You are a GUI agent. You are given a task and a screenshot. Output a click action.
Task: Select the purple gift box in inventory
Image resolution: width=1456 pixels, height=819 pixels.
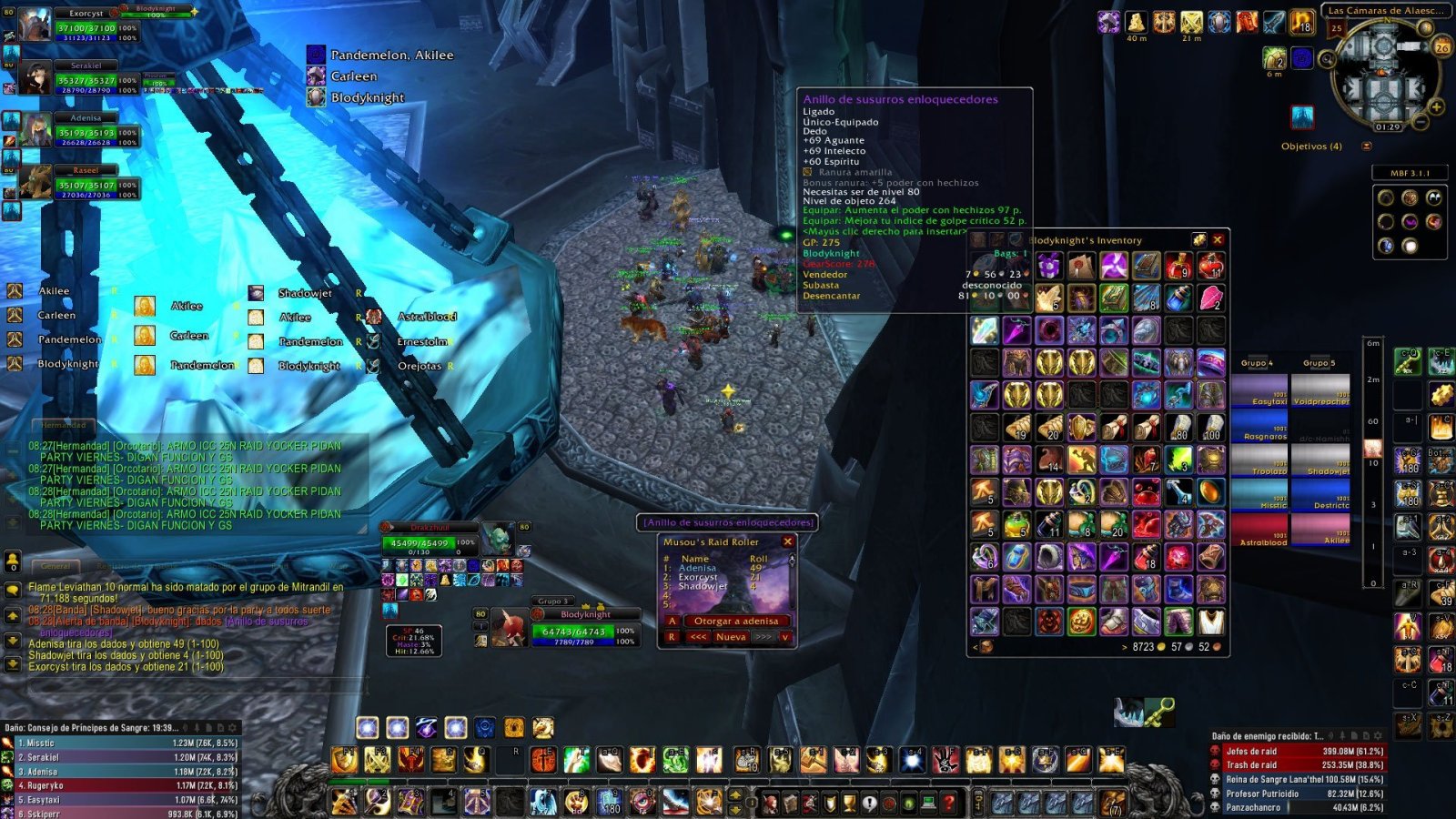click(x=1049, y=266)
